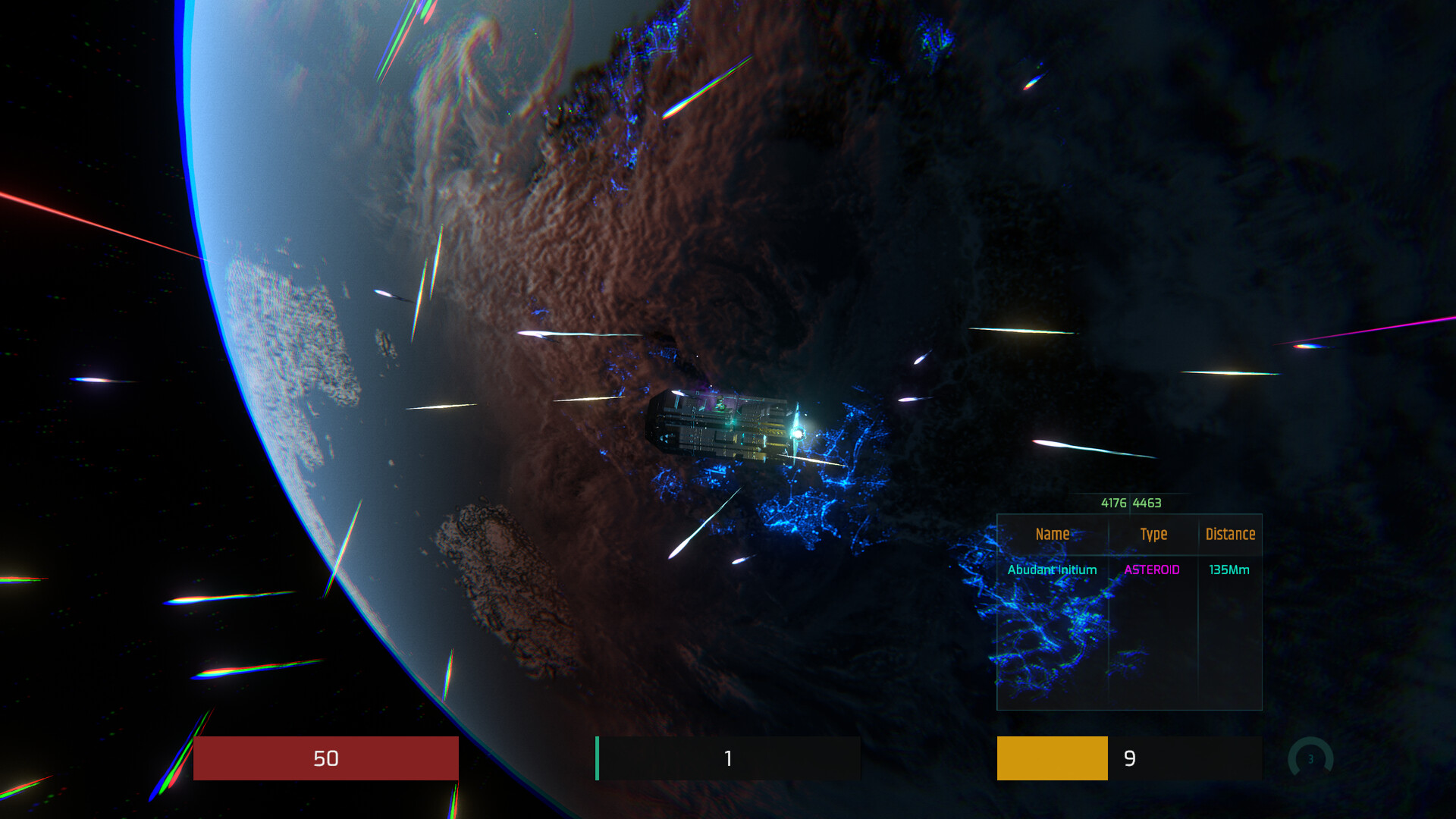Viewport: 1456px width, 819px height.
Task: Expand the Distance column header
Action: 1229,534
